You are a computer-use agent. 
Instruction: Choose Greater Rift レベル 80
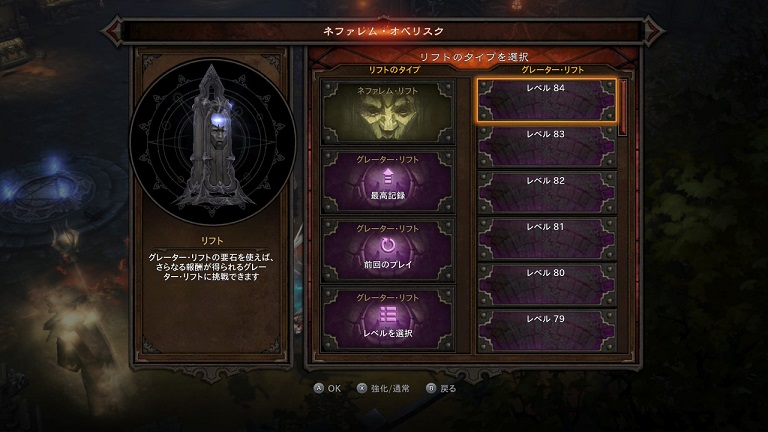click(545, 284)
